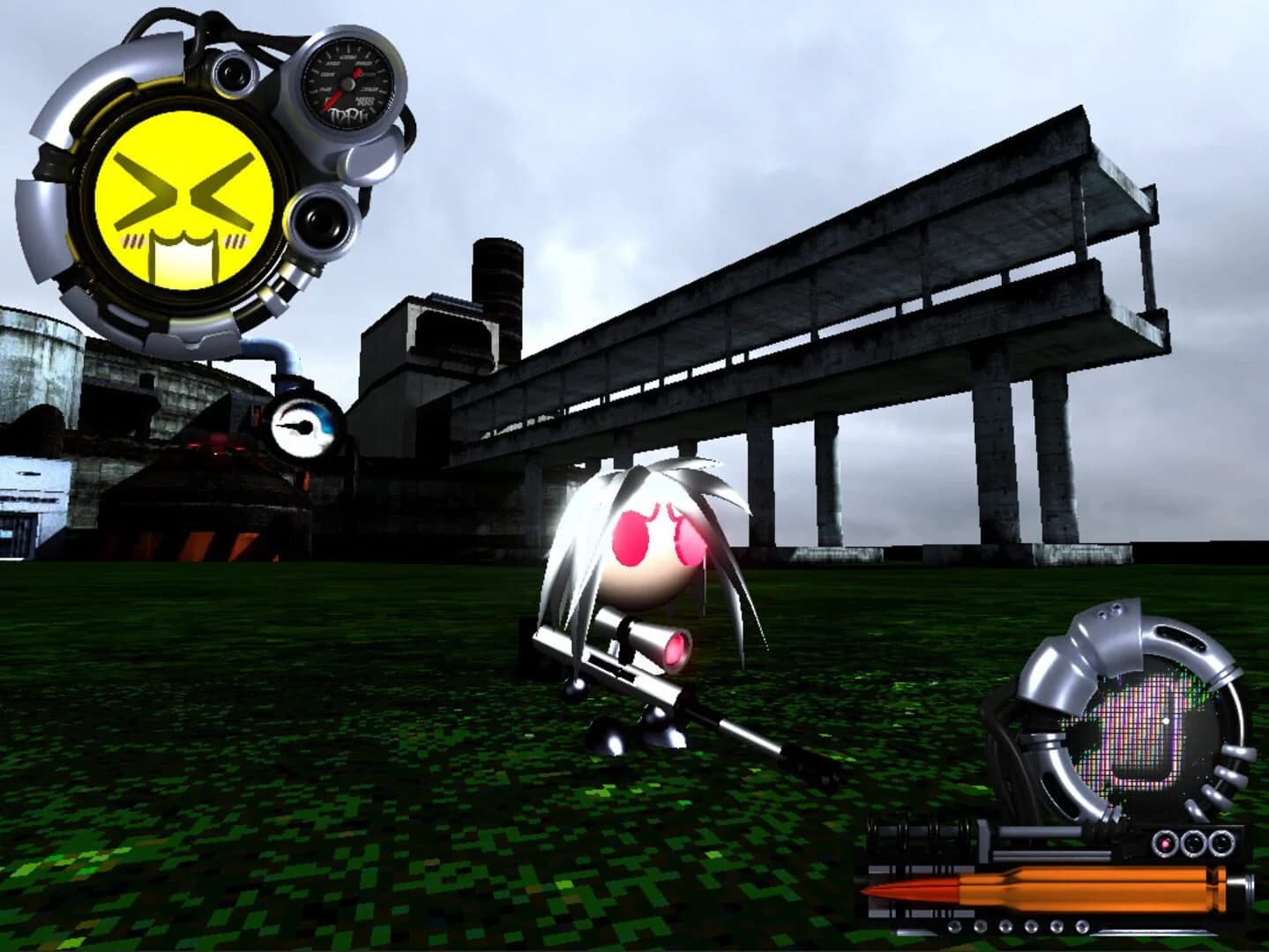Toggle the middle unlit LED indicator
The height and width of the screenshot is (952, 1269).
click(1192, 844)
